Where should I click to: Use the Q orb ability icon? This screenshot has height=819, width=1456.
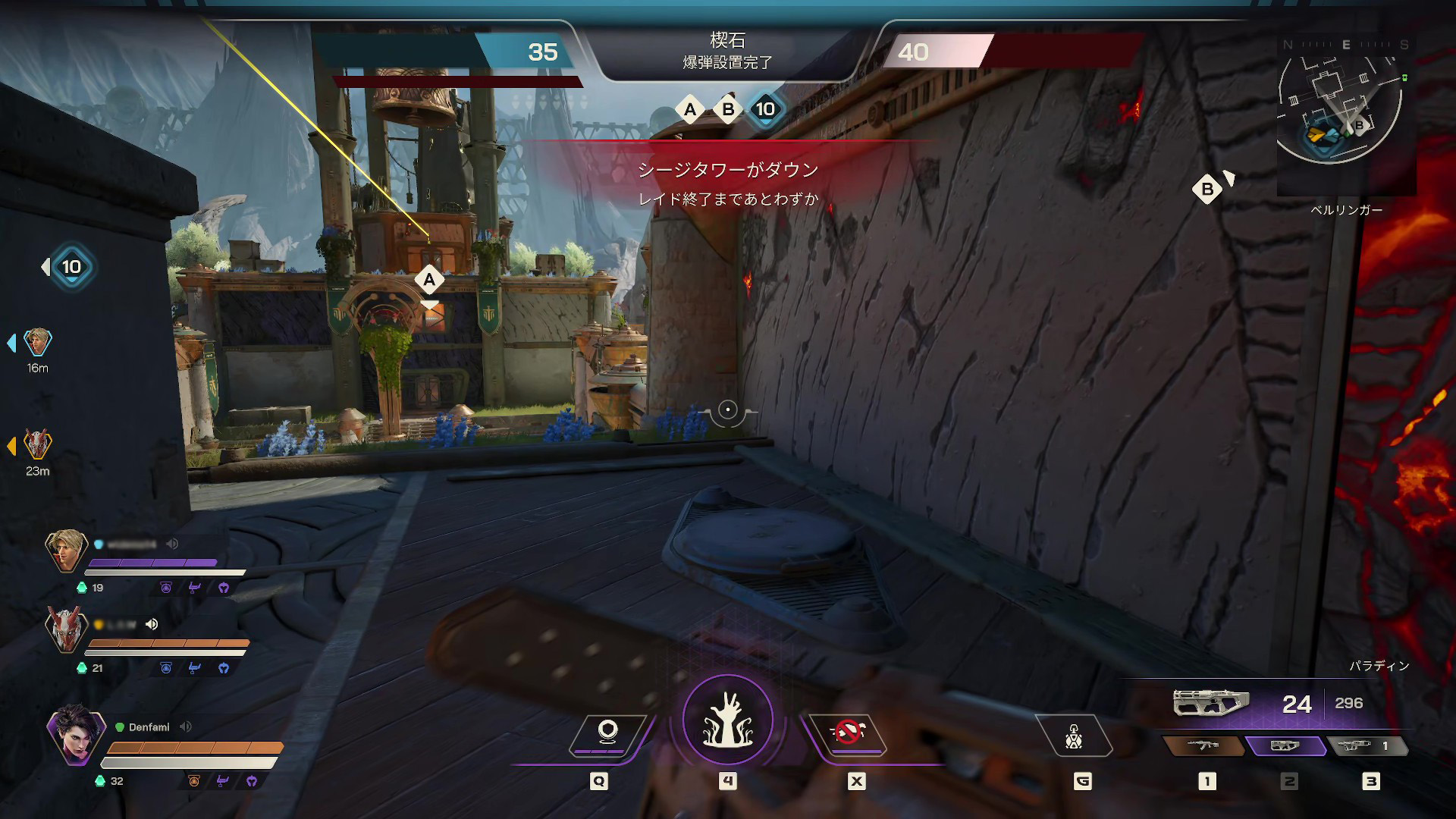point(607,734)
